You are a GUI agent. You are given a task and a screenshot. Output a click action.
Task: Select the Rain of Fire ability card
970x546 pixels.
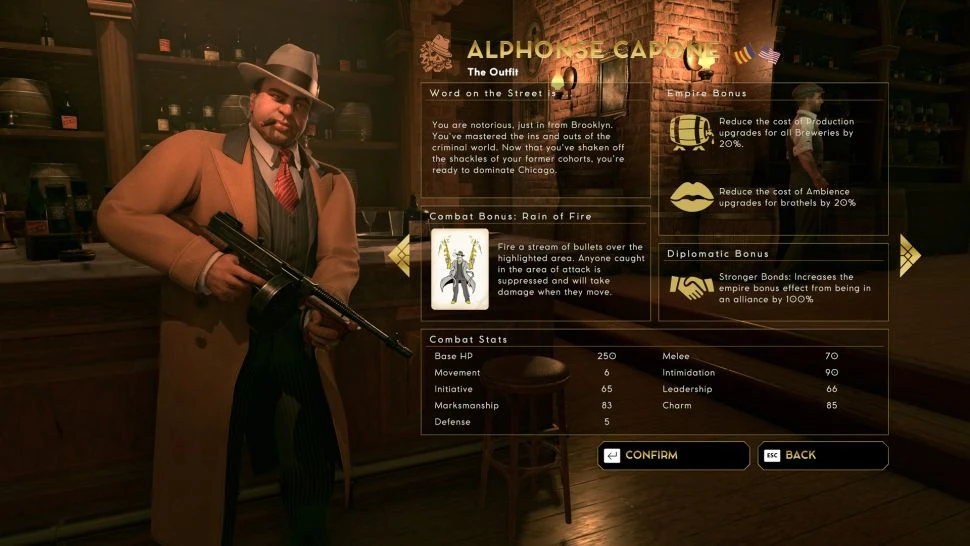click(459, 269)
